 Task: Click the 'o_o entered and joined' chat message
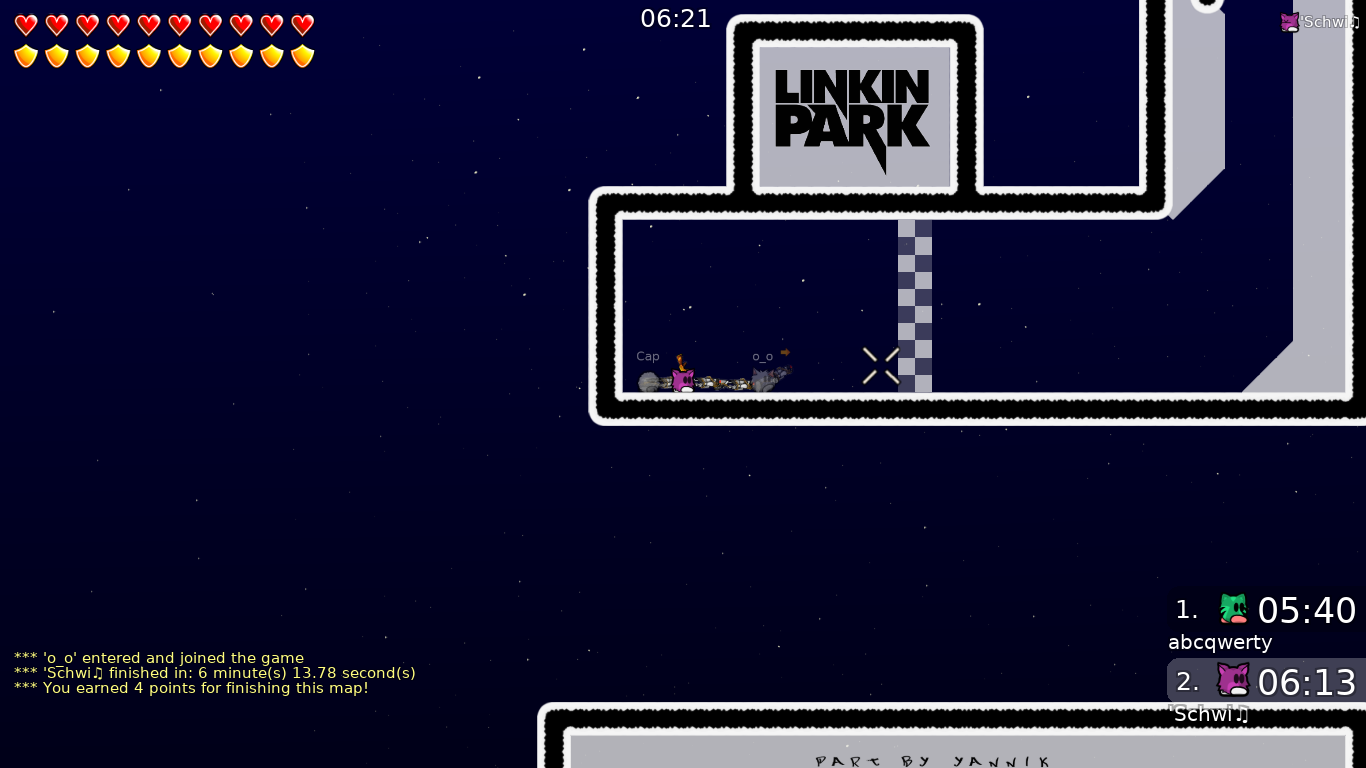tap(158, 658)
